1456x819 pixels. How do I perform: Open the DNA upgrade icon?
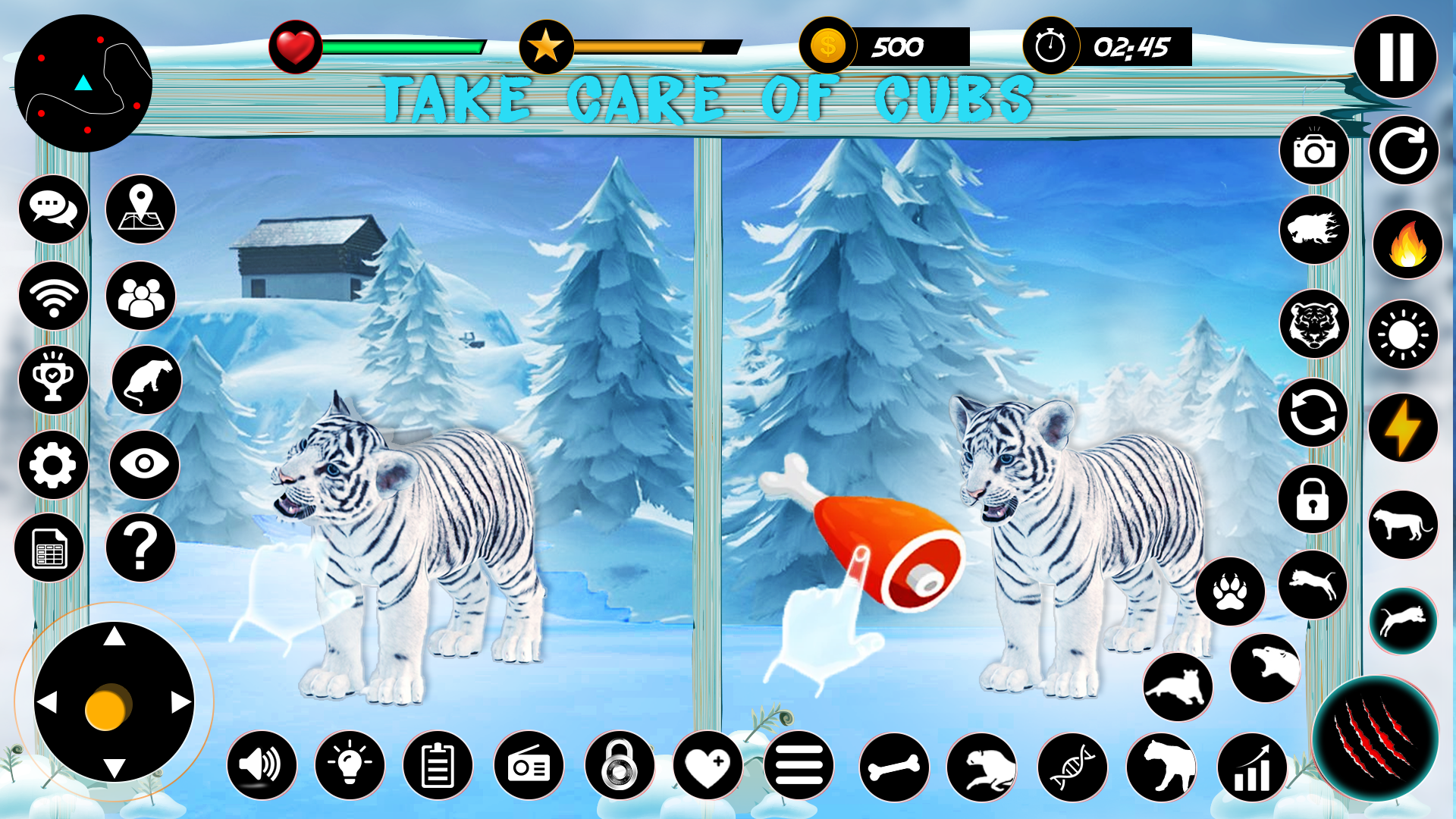[1074, 767]
